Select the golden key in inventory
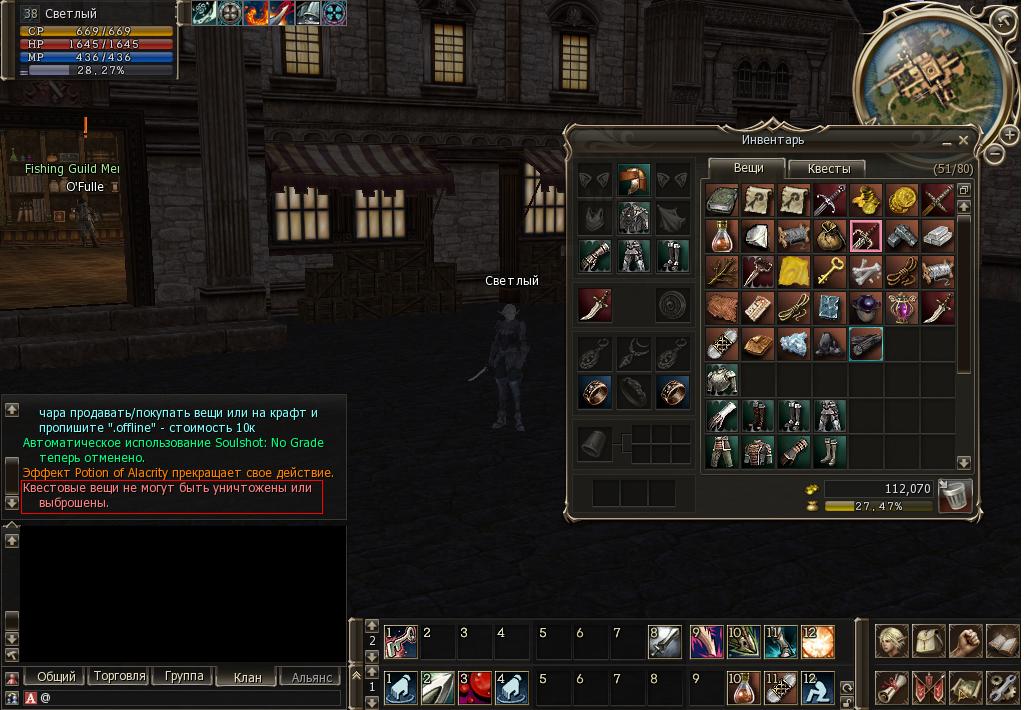1024x710 pixels. (830, 270)
